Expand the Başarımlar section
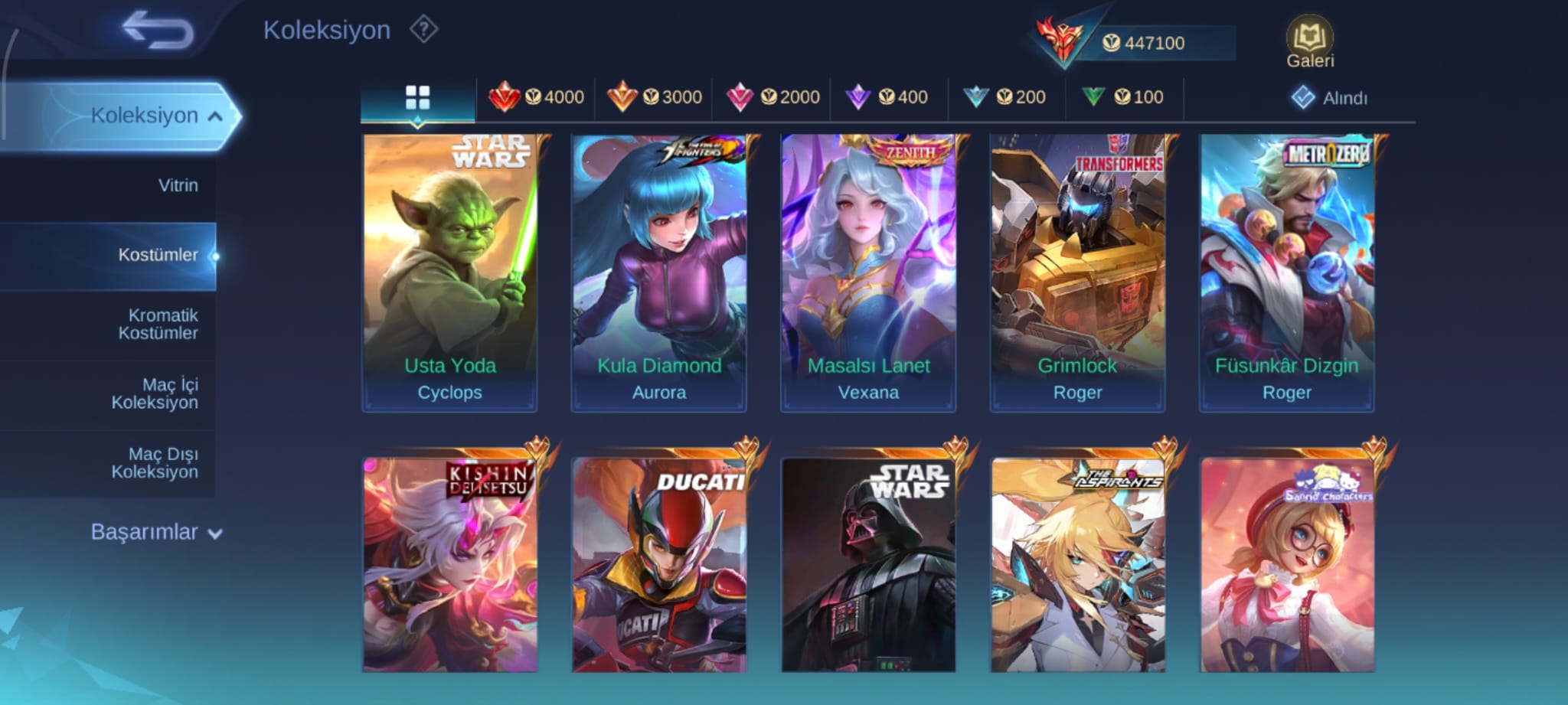This screenshot has height=705, width=1568. tap(156, 532)
